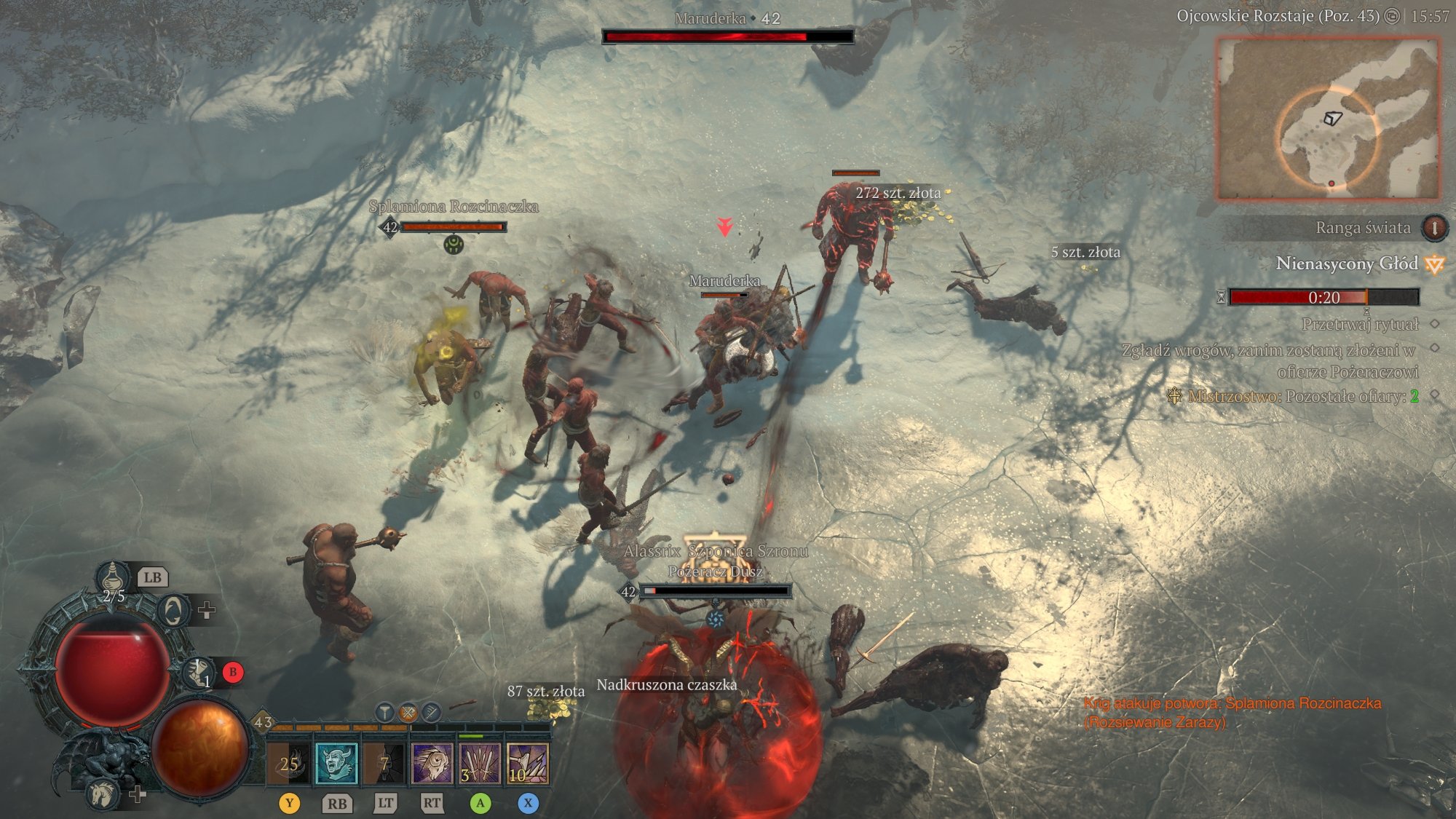Activate the shout skill bound to RB
1456x819 pixels.
point(336,764)
